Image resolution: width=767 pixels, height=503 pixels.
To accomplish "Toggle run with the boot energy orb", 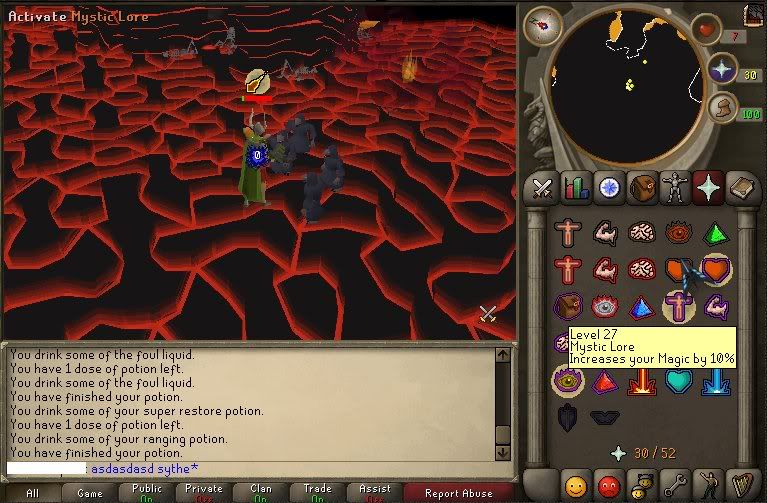I will click(722, 108).
